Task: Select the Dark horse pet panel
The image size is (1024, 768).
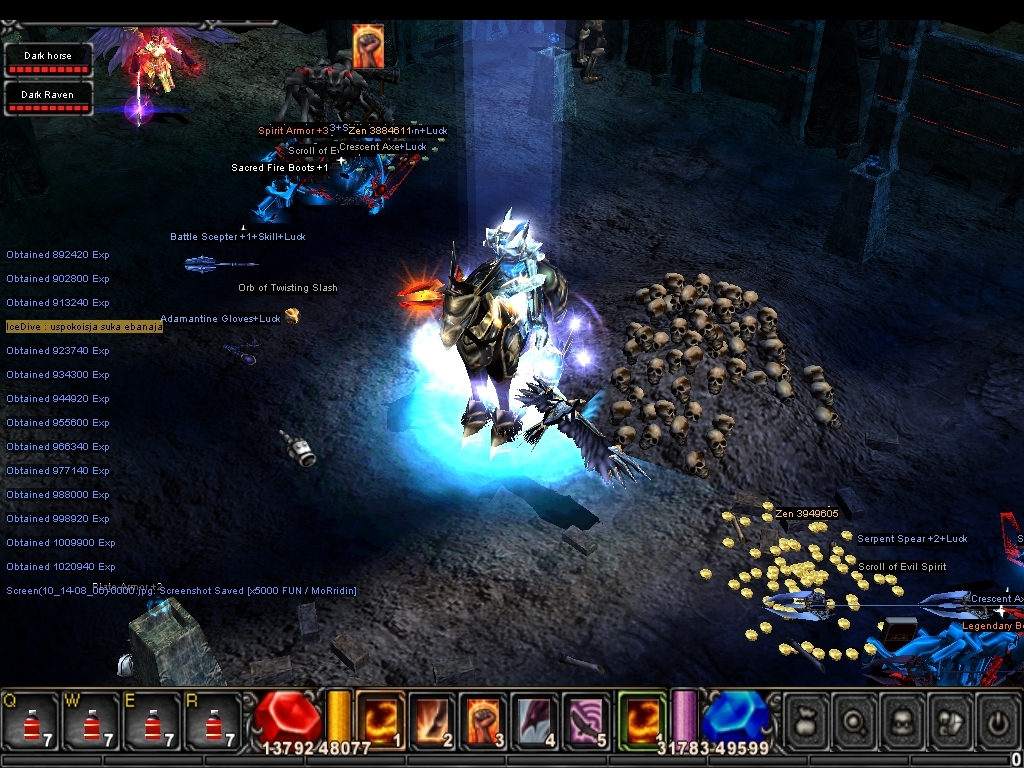Action: [48, 60]
